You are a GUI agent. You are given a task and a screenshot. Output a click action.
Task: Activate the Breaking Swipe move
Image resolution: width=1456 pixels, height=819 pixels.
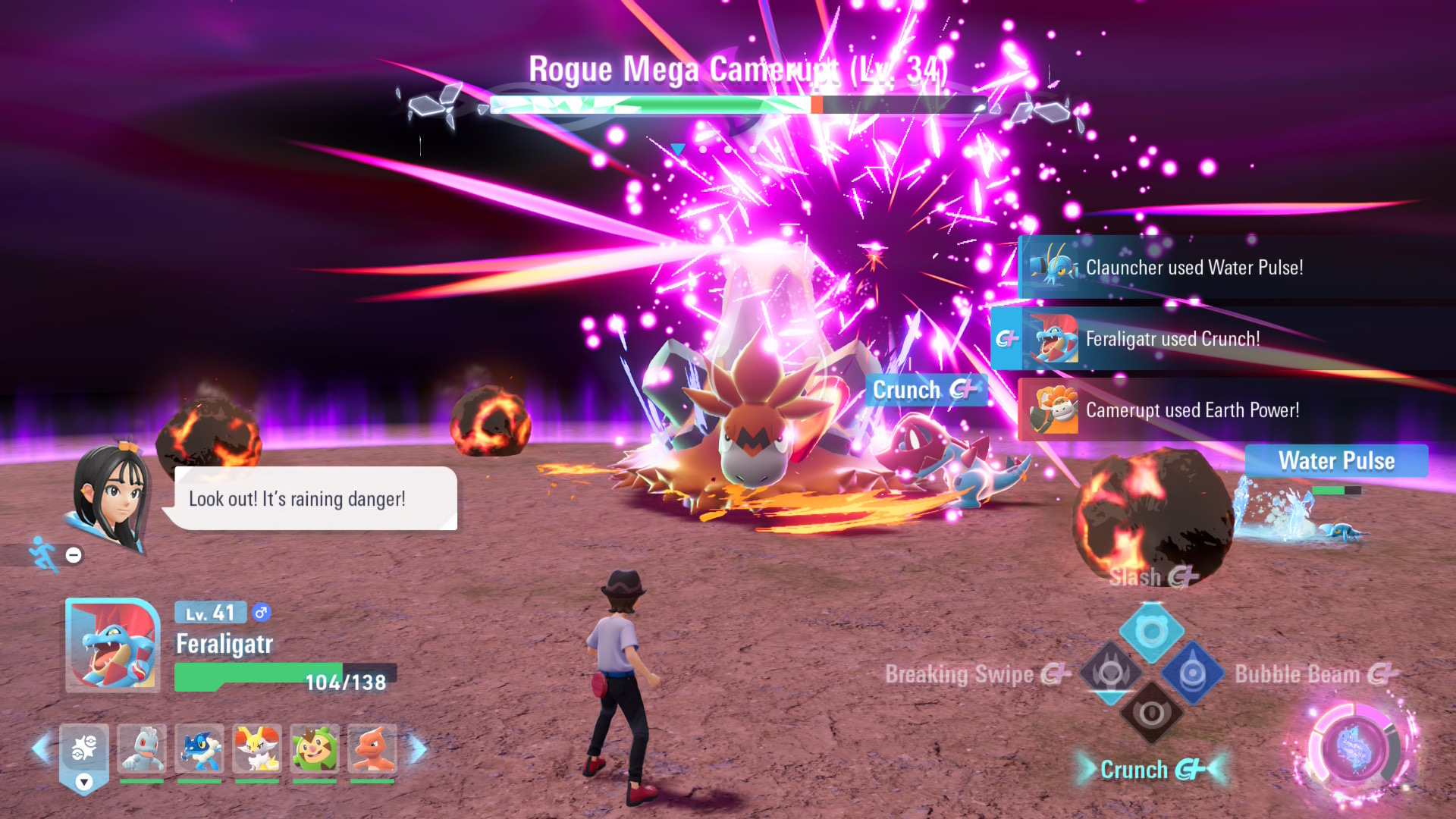click(1111, 673)
